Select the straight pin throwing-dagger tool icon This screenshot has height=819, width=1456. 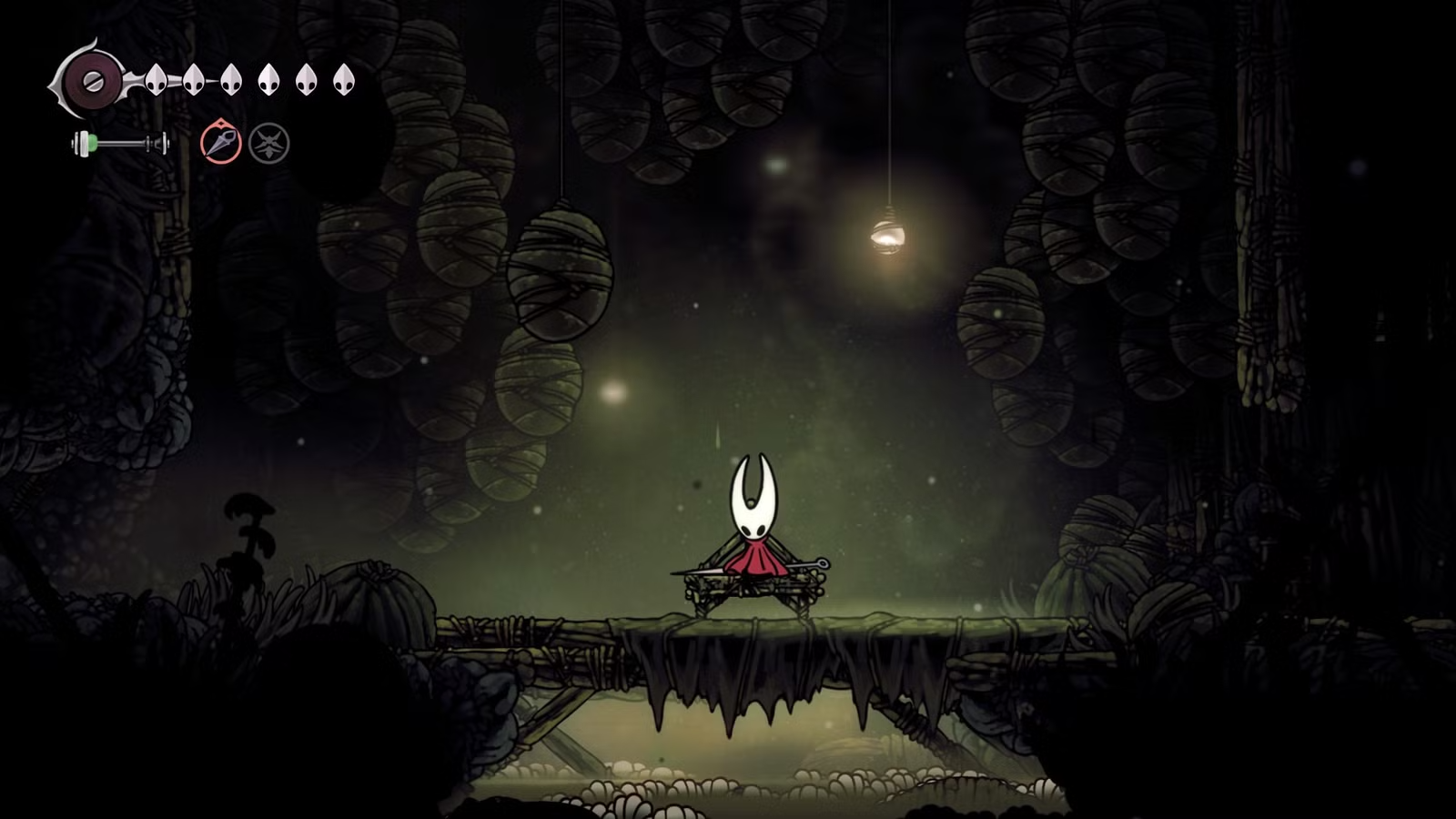click(221, 143)
